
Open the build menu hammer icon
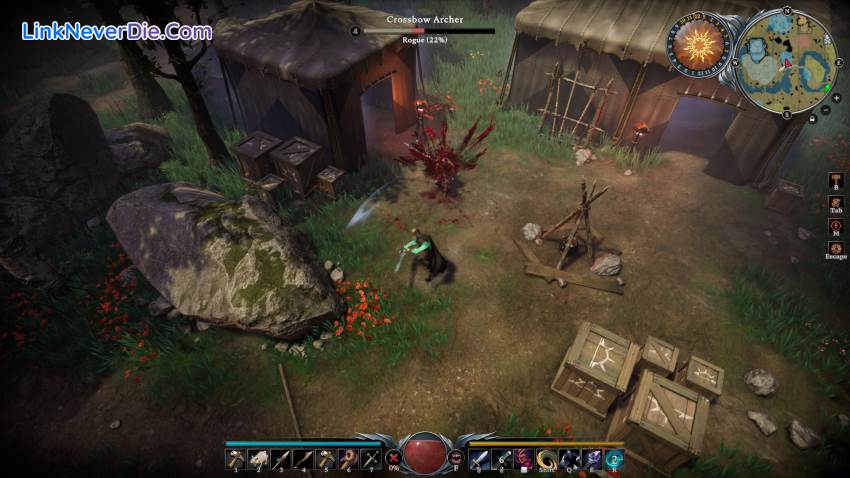tap(835, 181)
